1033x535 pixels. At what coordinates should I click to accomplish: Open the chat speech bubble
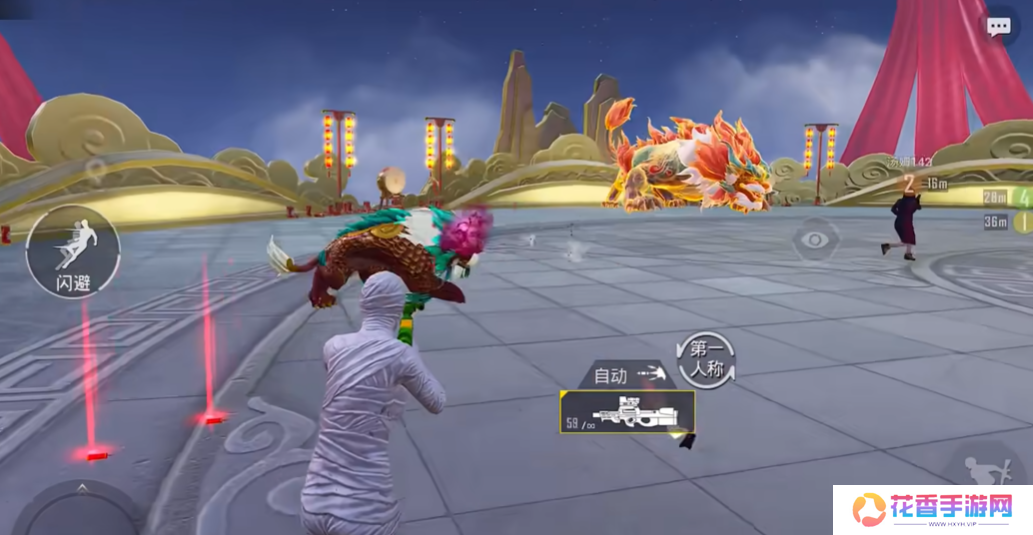(x=998, y=27)
